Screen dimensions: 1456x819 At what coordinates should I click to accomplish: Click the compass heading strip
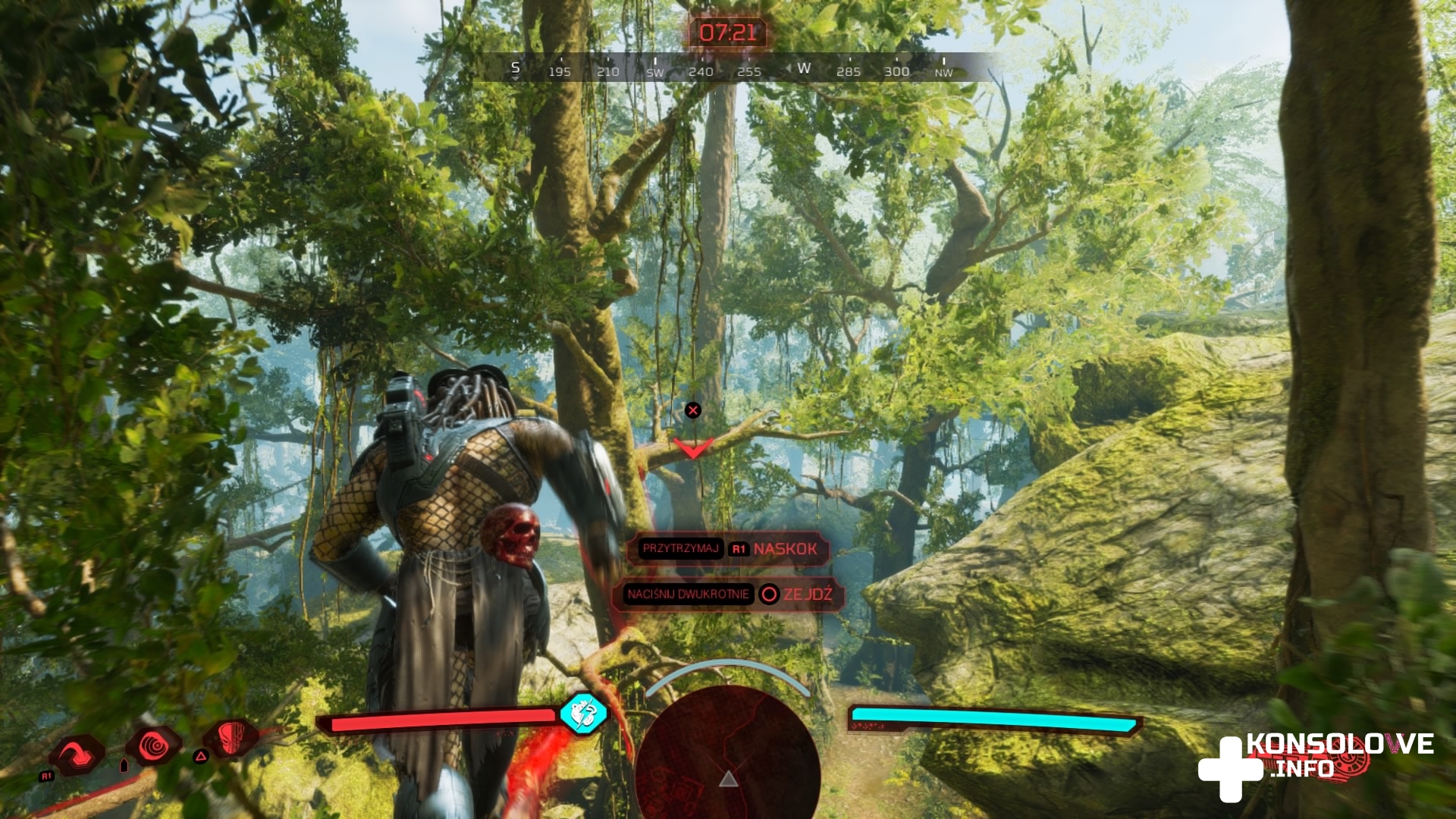click(730, 68)
